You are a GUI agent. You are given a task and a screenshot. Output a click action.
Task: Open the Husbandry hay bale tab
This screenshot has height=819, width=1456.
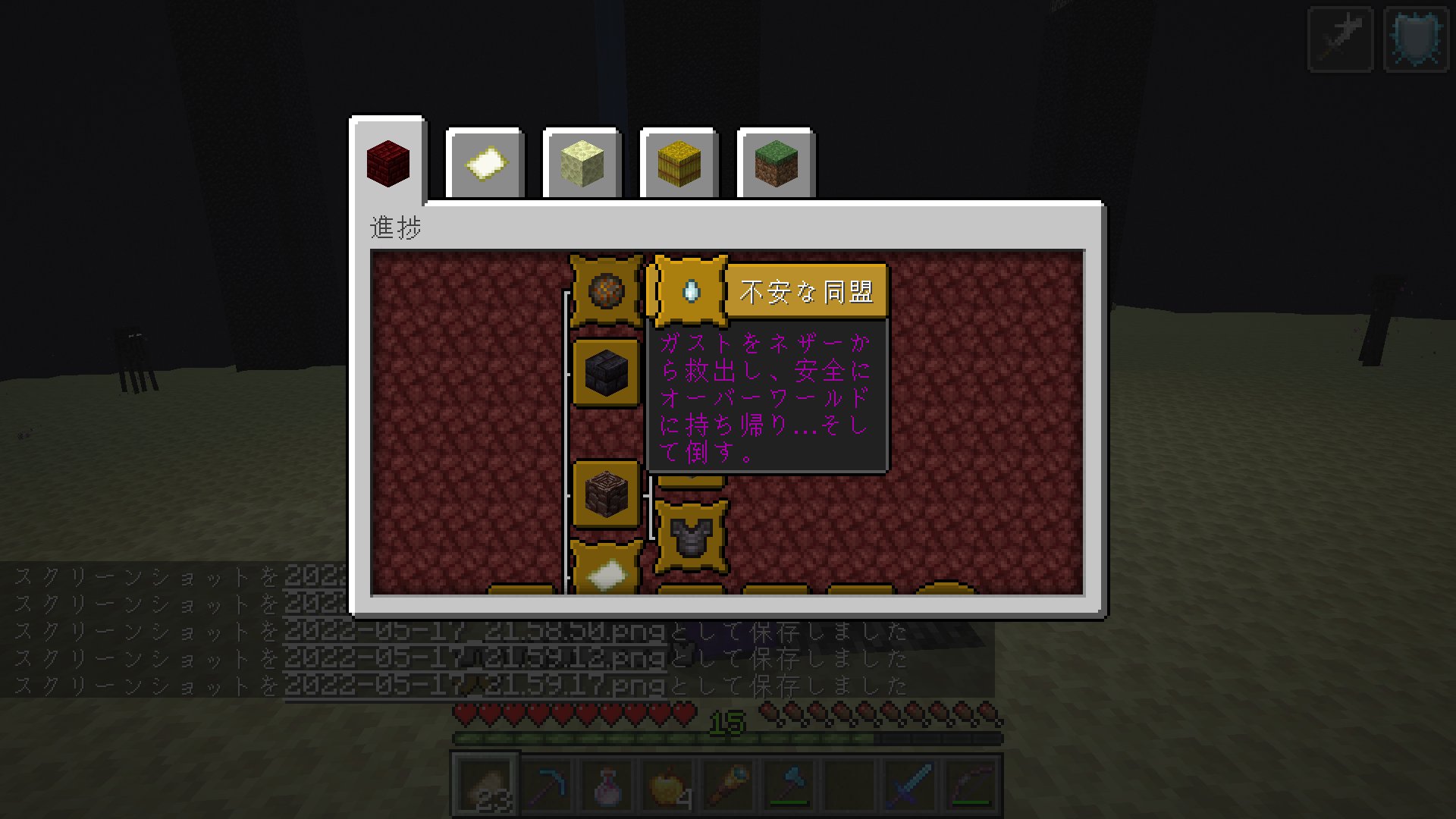pyautogui.click(x=679, y=163)
